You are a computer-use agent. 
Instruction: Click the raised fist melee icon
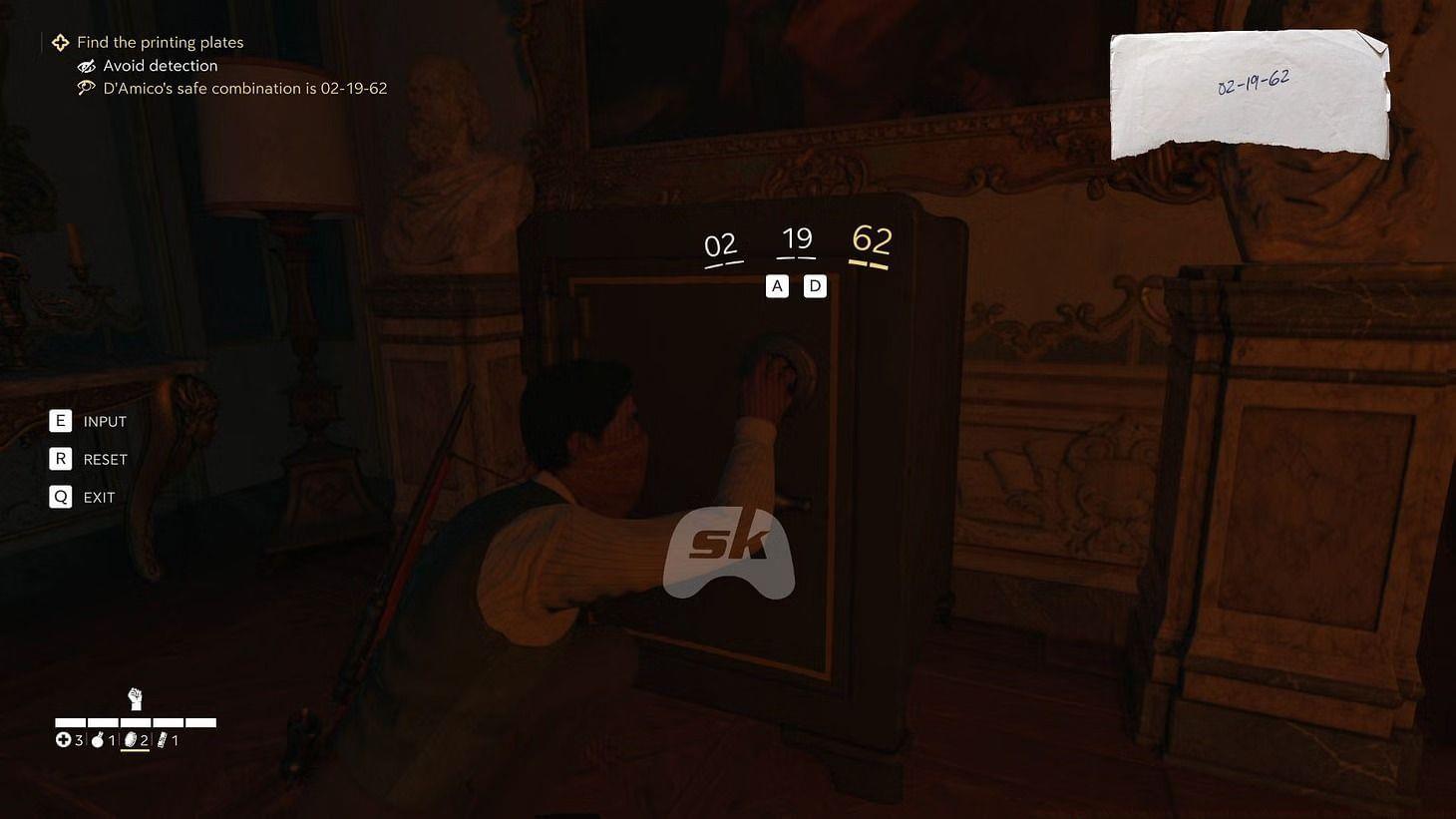tap(135, 699)
